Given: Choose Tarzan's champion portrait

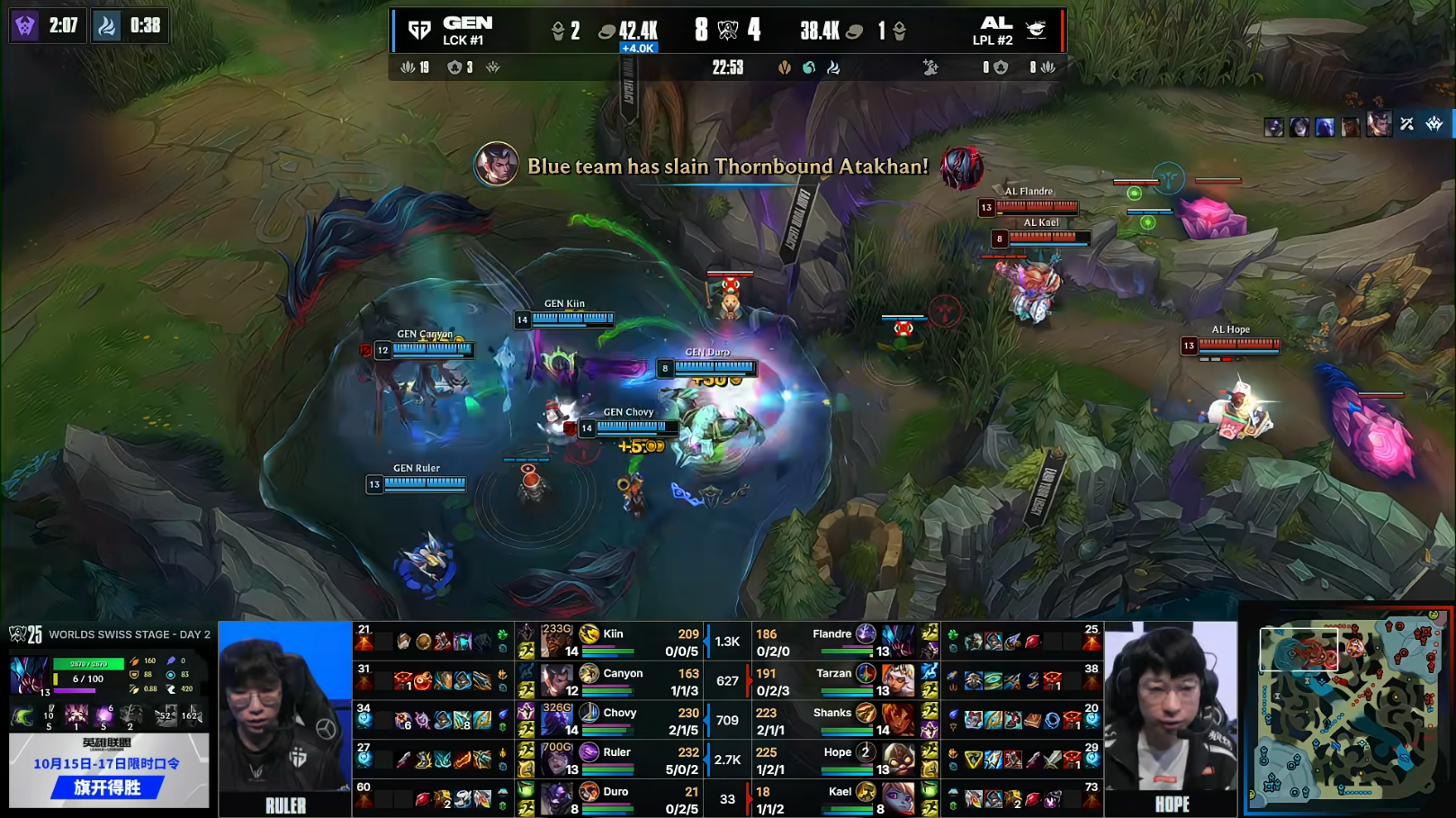Looking at the screenshot, I should pyautogui.click(x=897, y=681).
